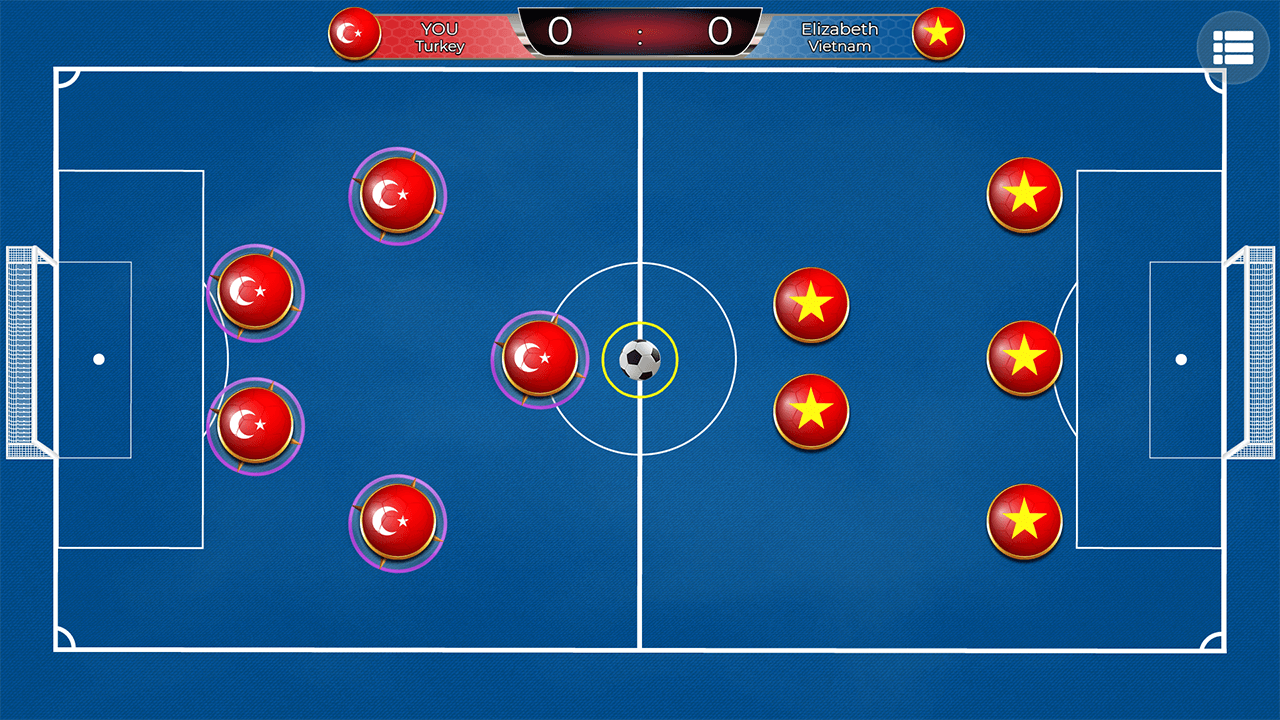Tap the soccer ball at center circle
Image resolution: width=1280 pixels, height=720 pixels.
point(641,362)
